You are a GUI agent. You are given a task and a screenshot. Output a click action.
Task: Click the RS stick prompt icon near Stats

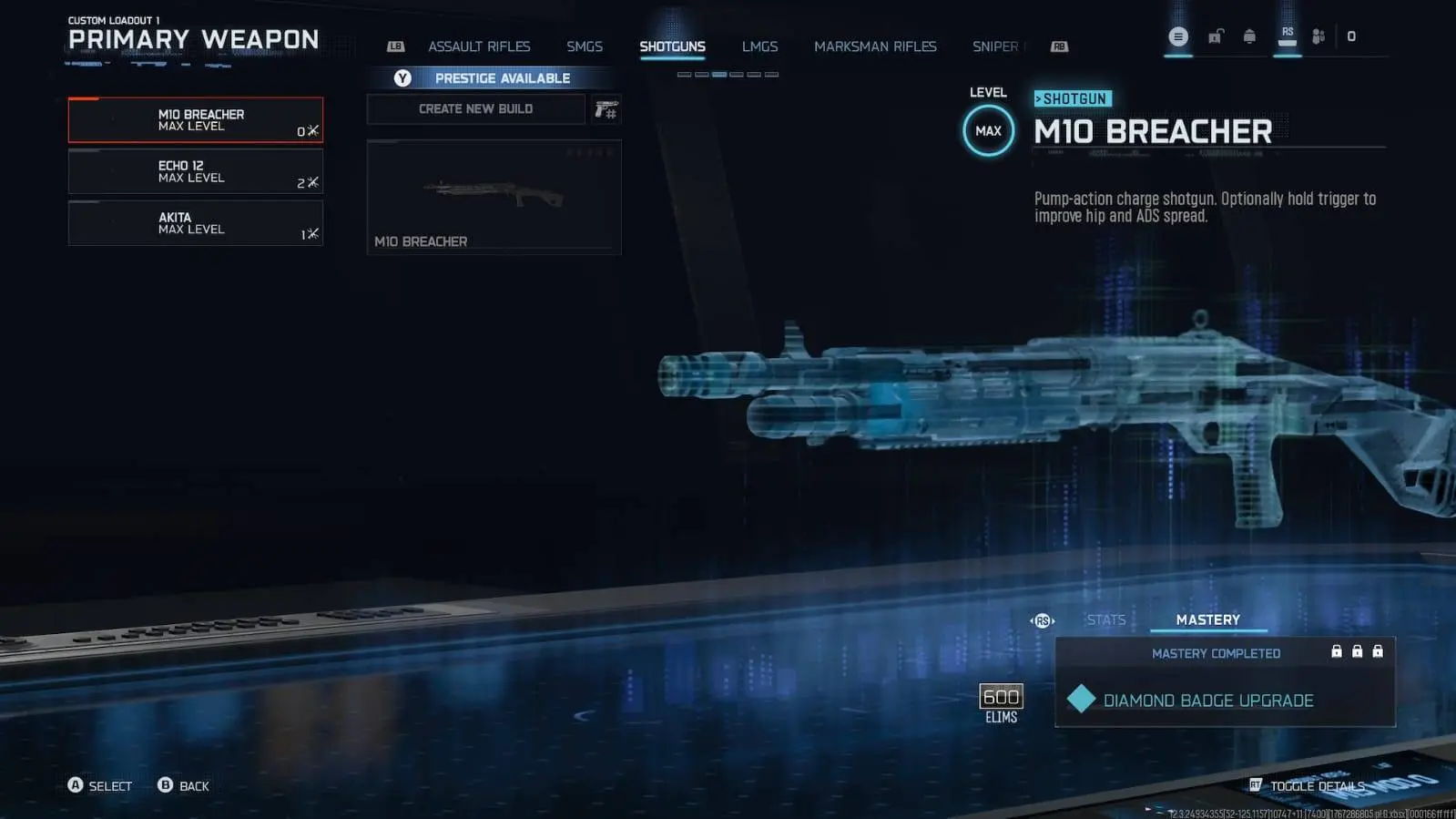[1043, 620]
